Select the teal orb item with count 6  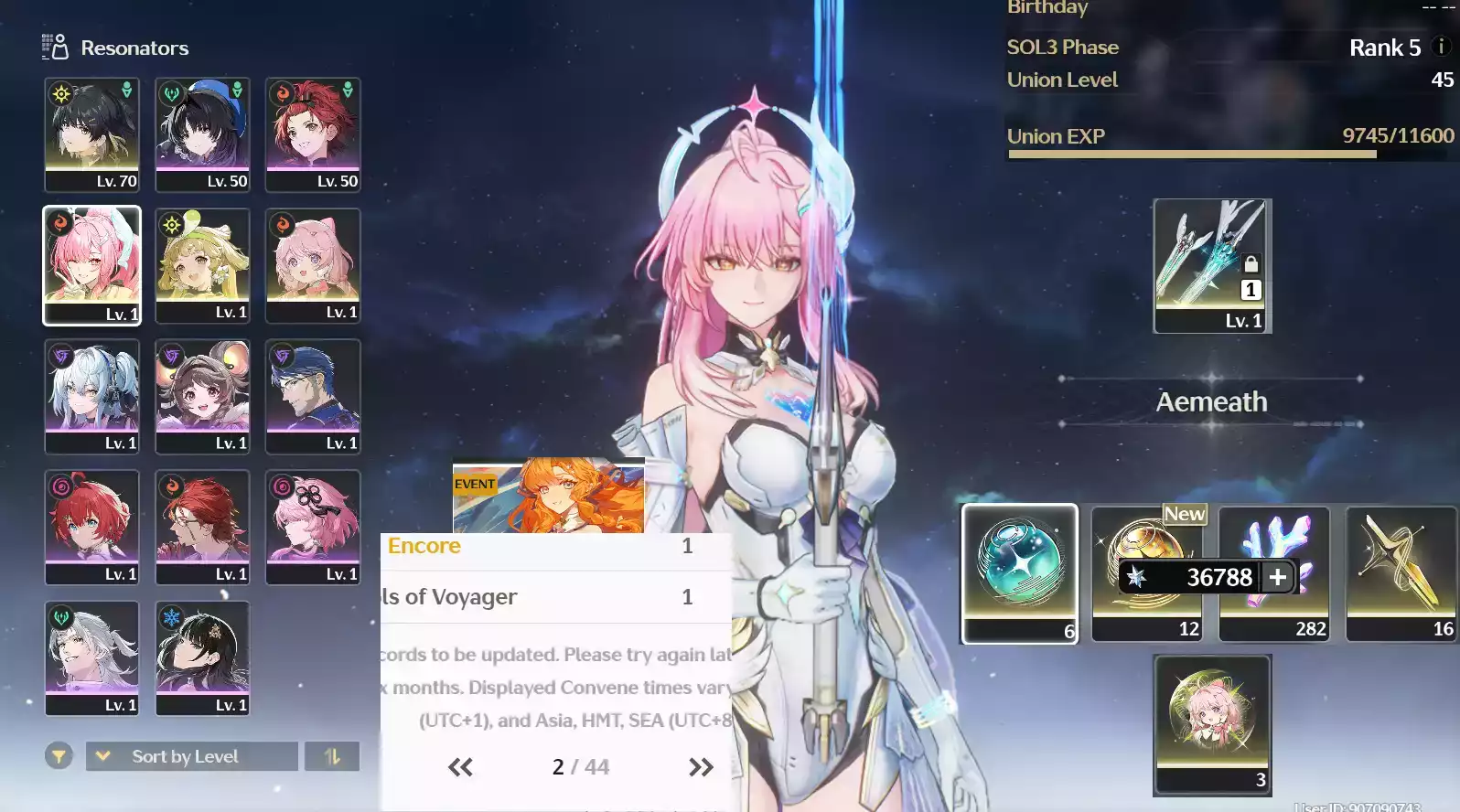click(x=1019, y=572)
